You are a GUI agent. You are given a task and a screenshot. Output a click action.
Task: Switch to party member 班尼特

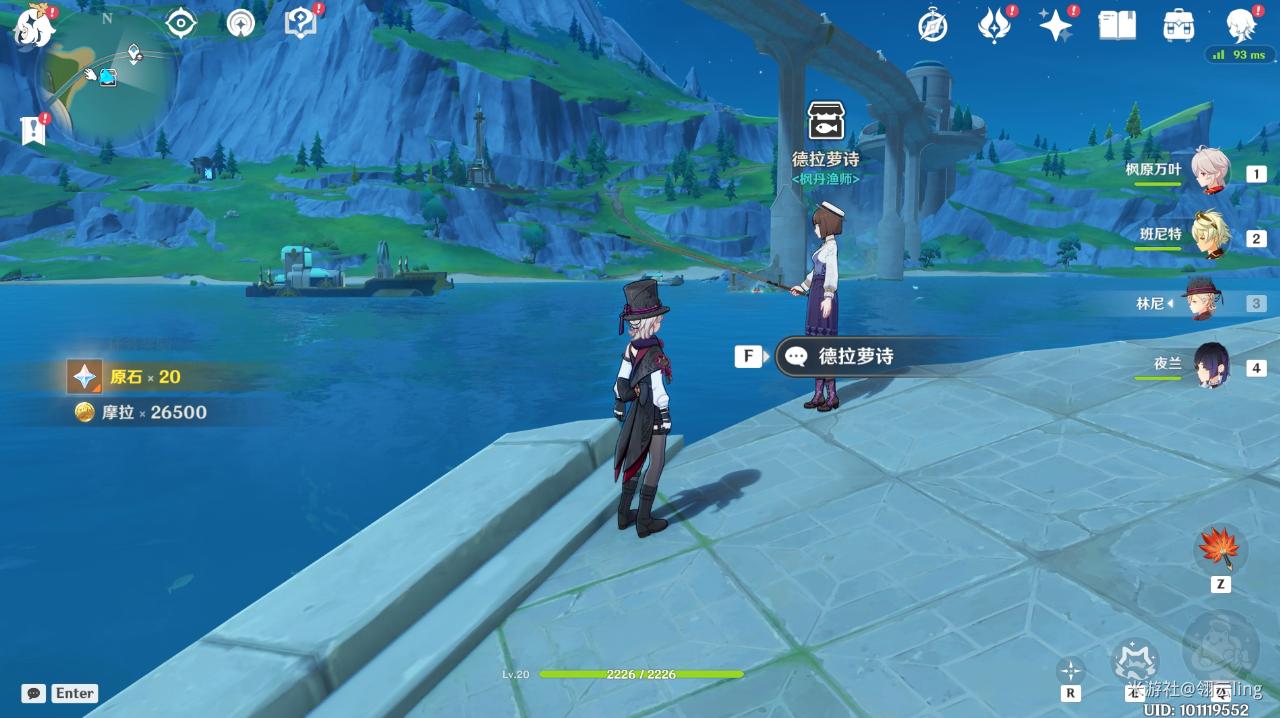[x=1210, y=236]
